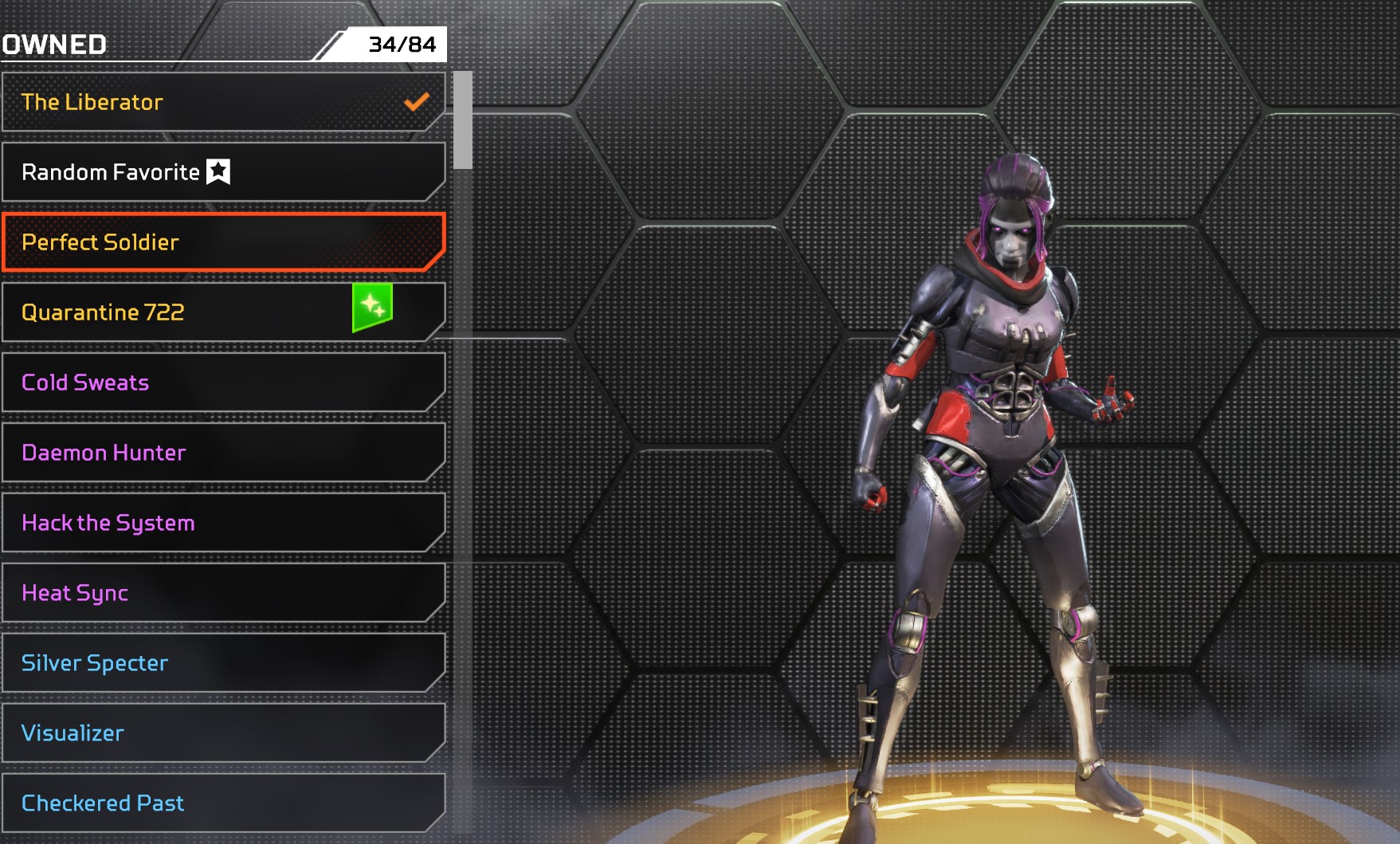Select Hack the System skin
Screen dimensions: 1400x844
pyautogui.click(x=223, y=523)
